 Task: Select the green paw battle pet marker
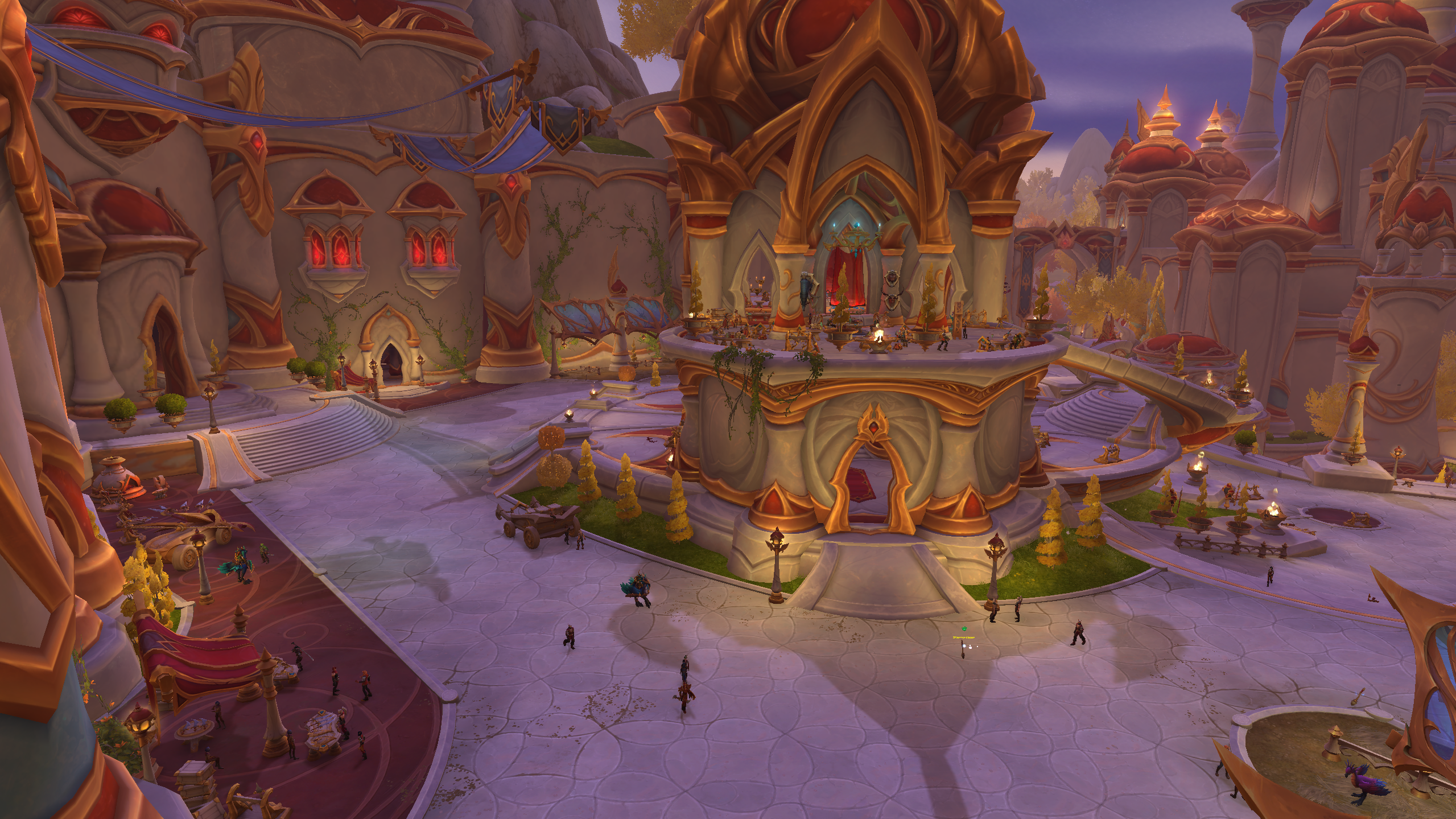tap(964, 629)
